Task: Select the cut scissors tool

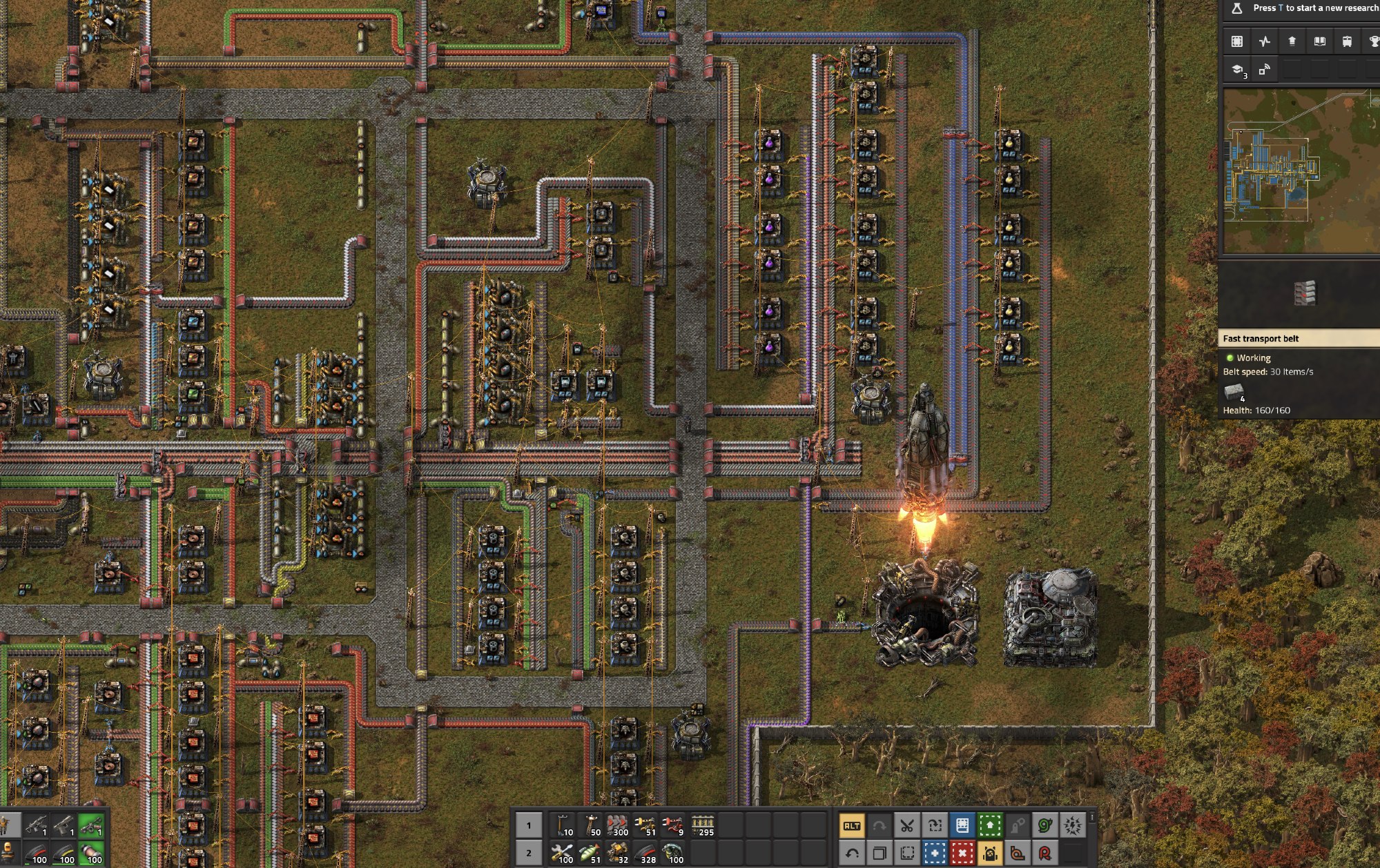Action: tap(907, 826)
